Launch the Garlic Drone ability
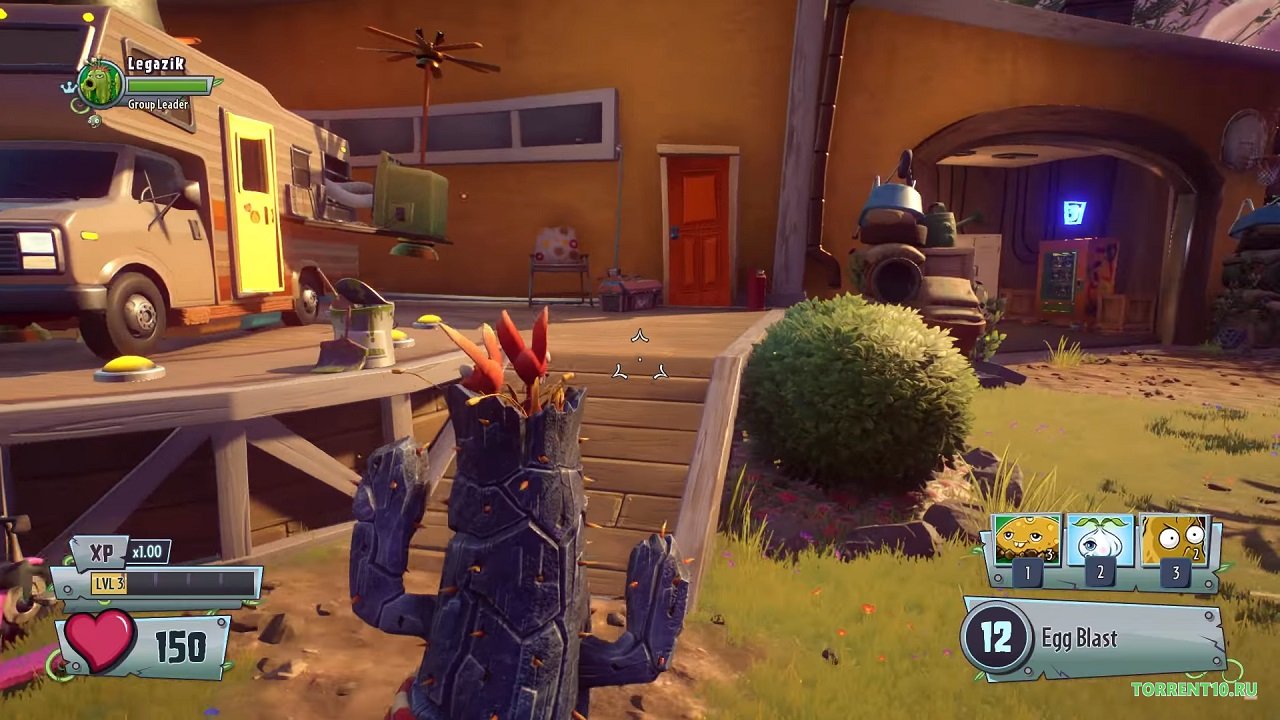 pyautogui.click(x=1100, y=541)
